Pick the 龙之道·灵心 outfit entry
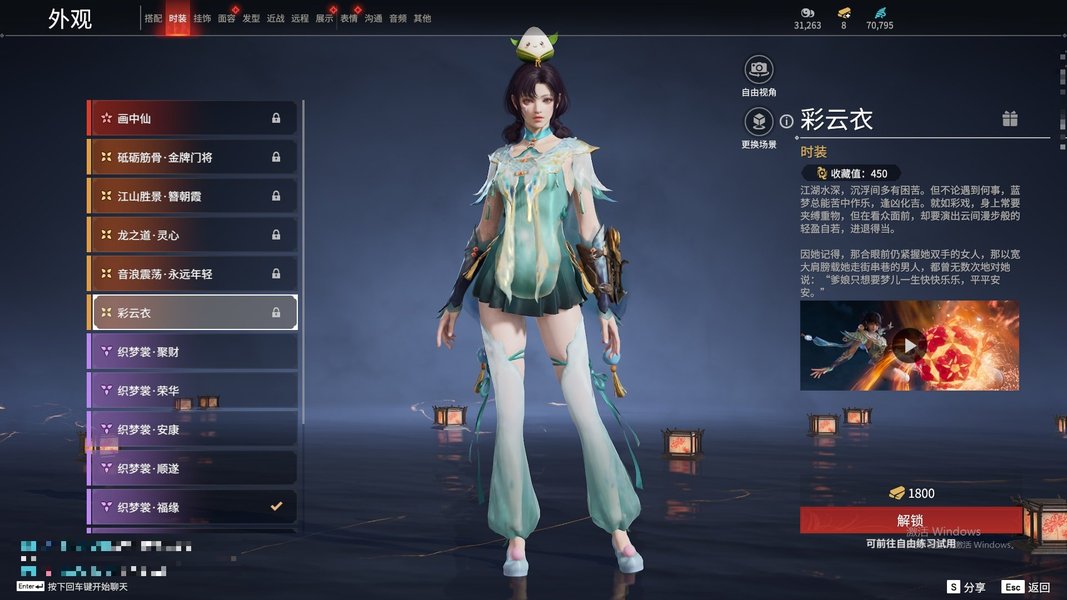1067x600 pixels. pos(192,235)
